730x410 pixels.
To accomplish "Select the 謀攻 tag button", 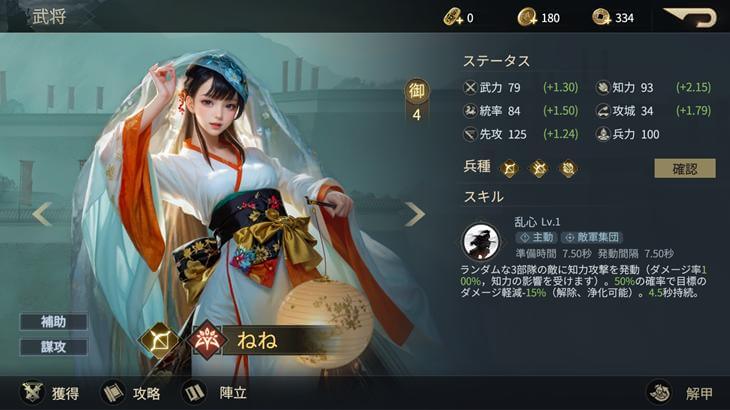I will tap(53, 346).
